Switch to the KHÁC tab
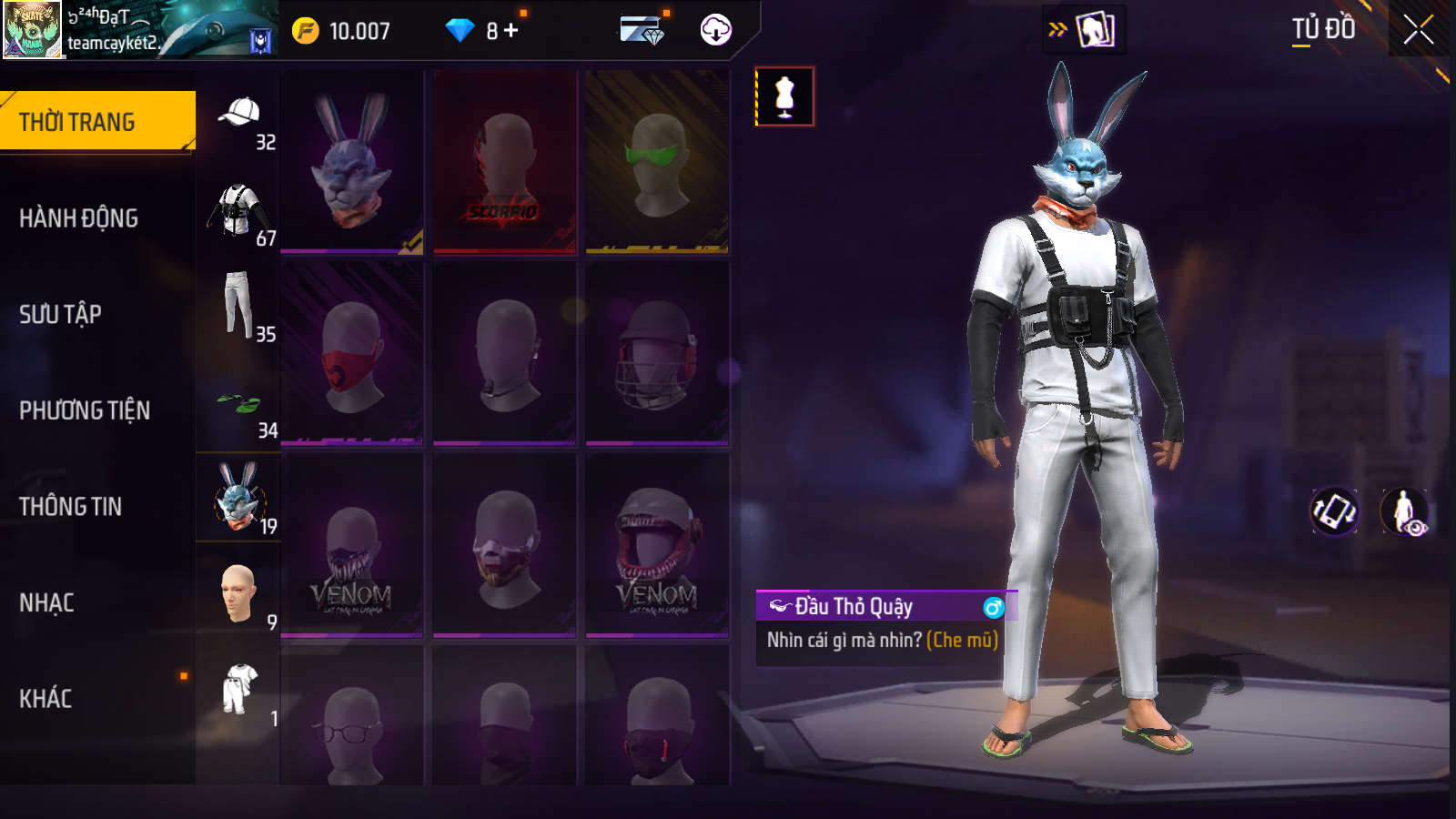Viewport: 1456px width, 819px height. (x=46, y=699)
